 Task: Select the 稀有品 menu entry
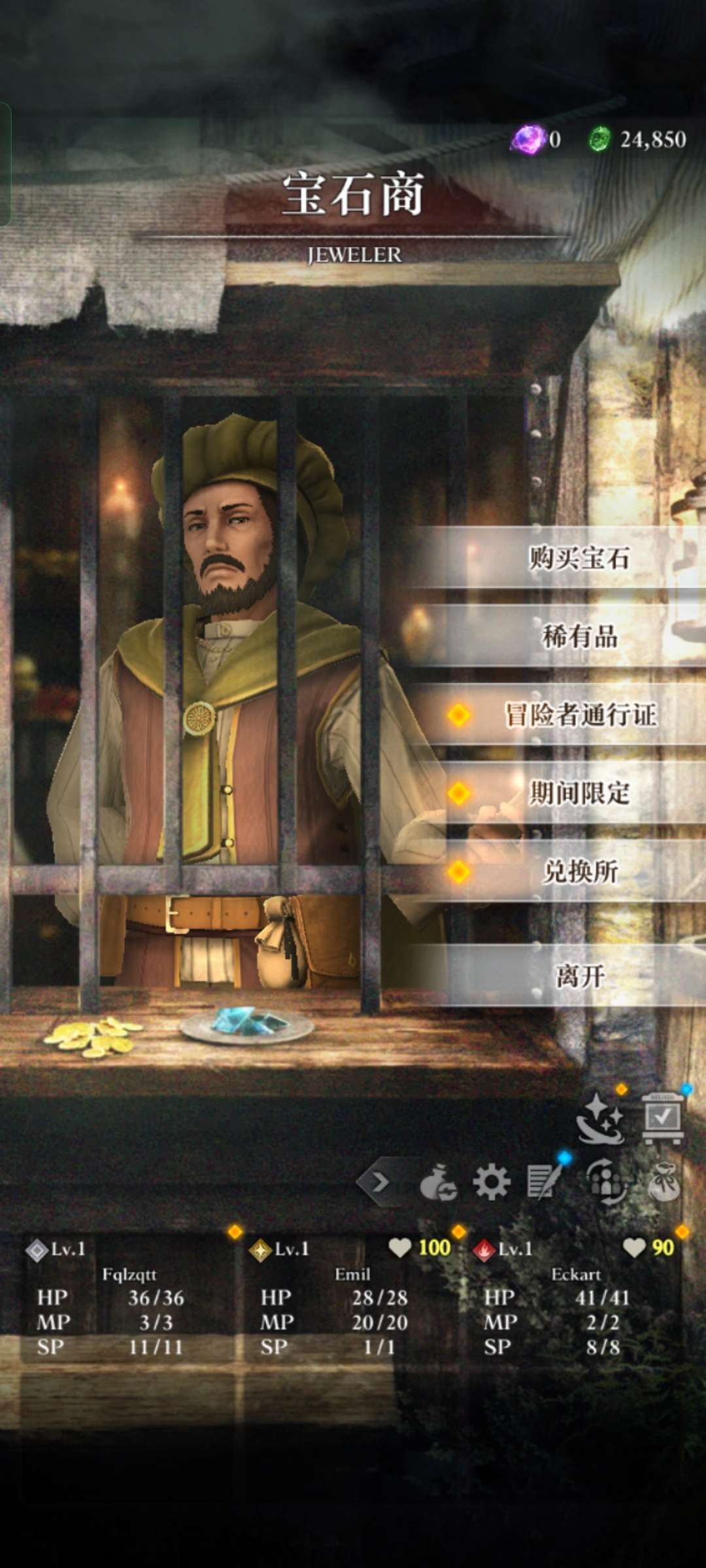click(579, 636)
